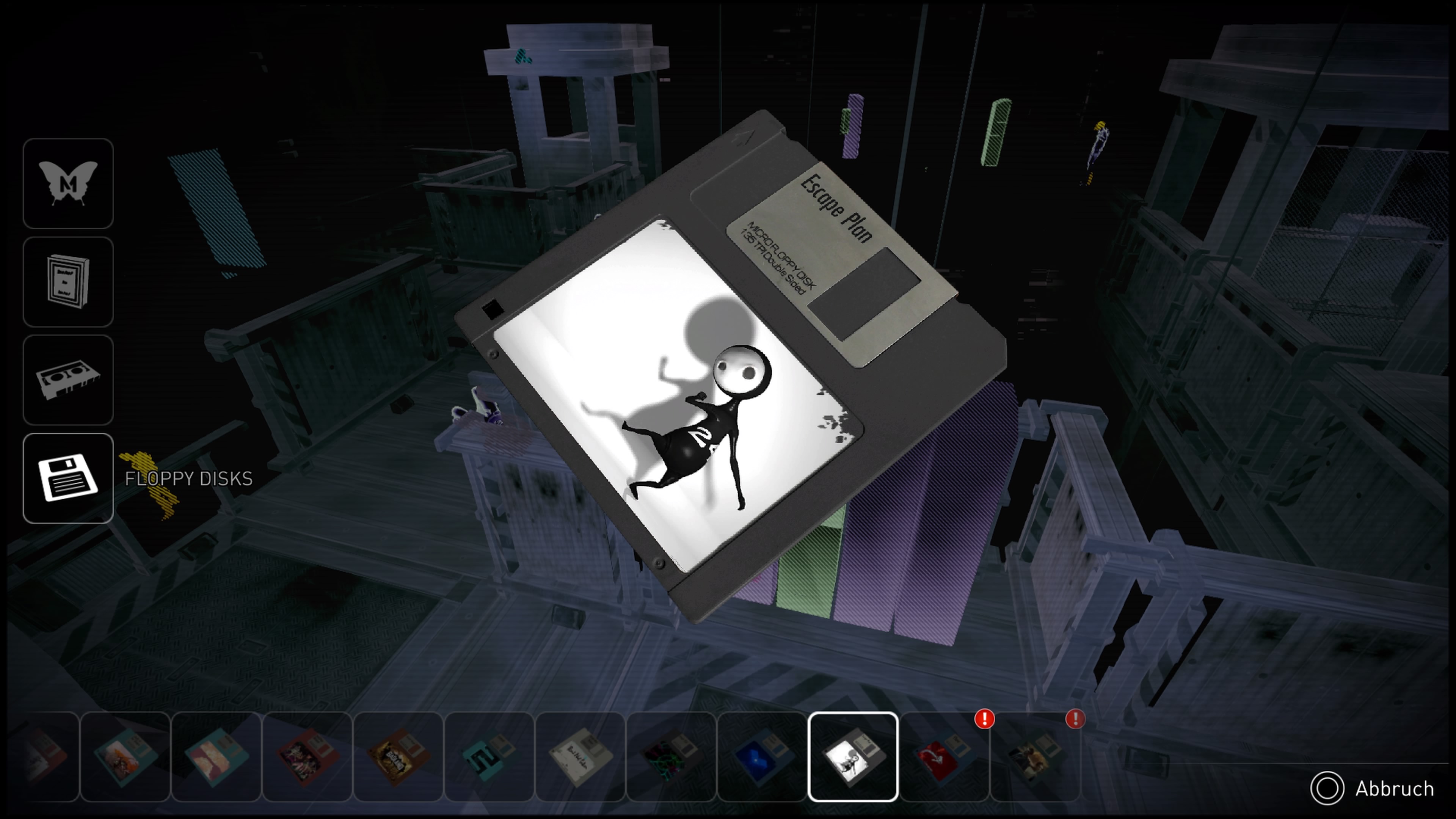Viewport: 1456px width, 819px height.
Task: Select the highlighted Escape Plan floppy thumbnail
Action: point(853,757)
